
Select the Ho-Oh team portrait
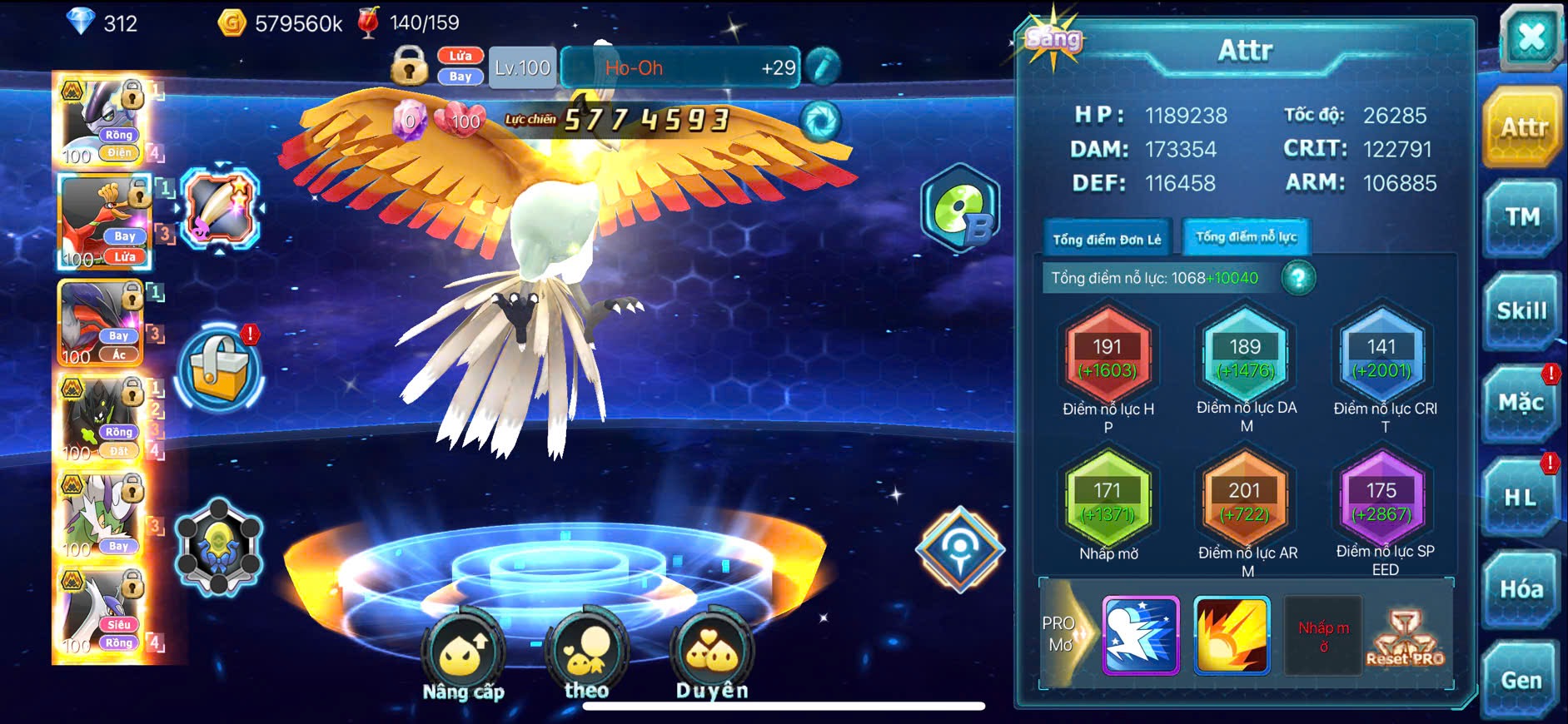click(103, 222)
